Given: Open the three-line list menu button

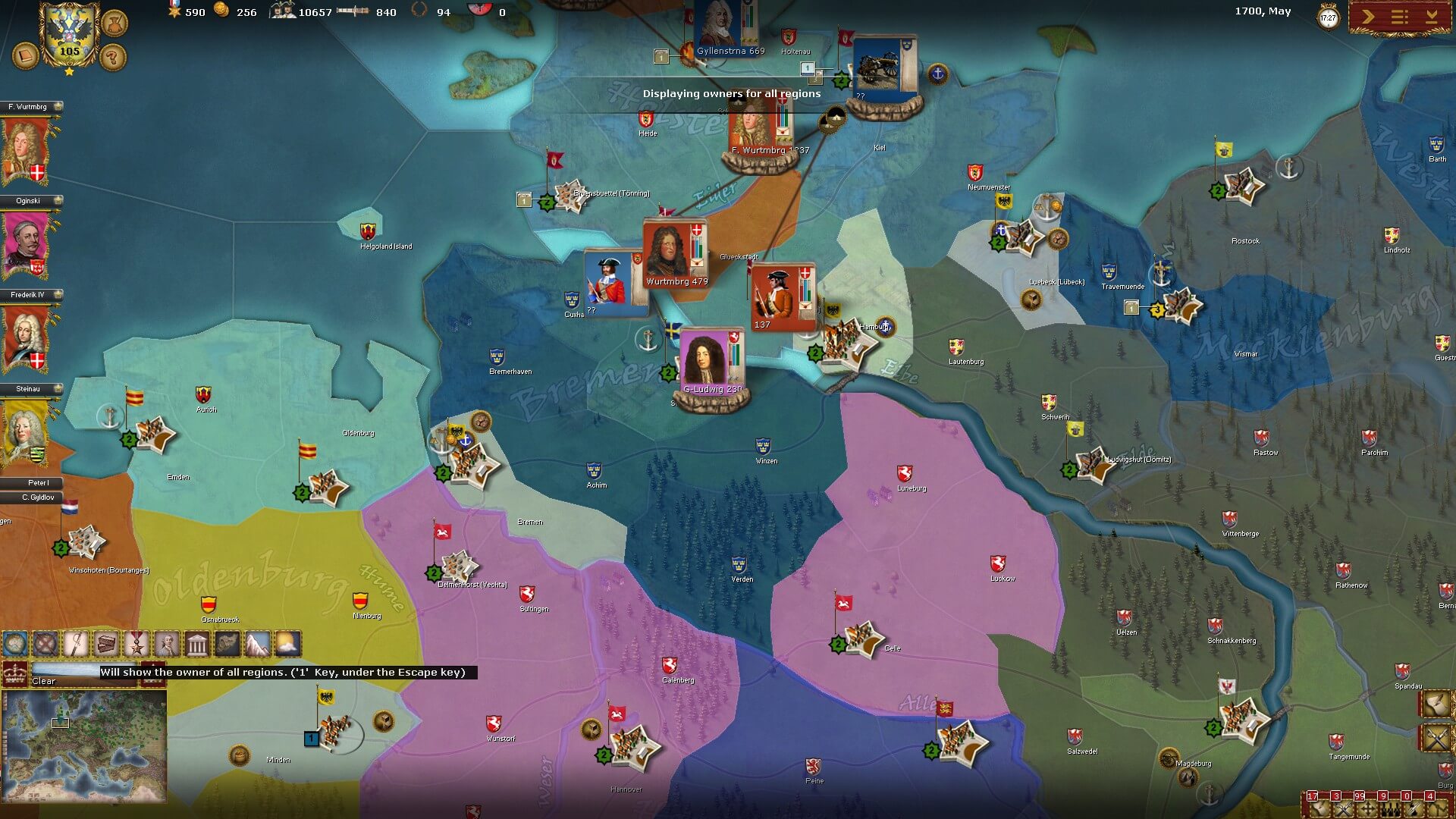Looking at the screenshot, I should click(1400, 17).
